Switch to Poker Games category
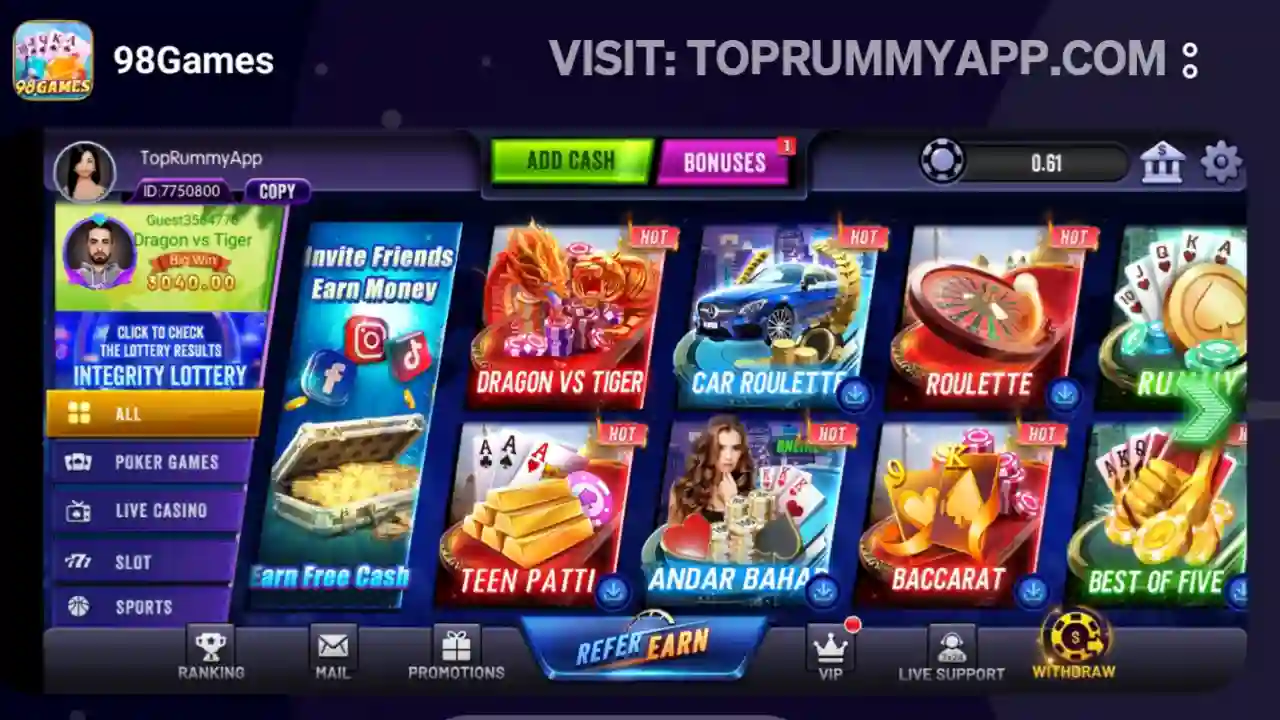The width and height of the screenshot is (1280, 720). [153, 462]
